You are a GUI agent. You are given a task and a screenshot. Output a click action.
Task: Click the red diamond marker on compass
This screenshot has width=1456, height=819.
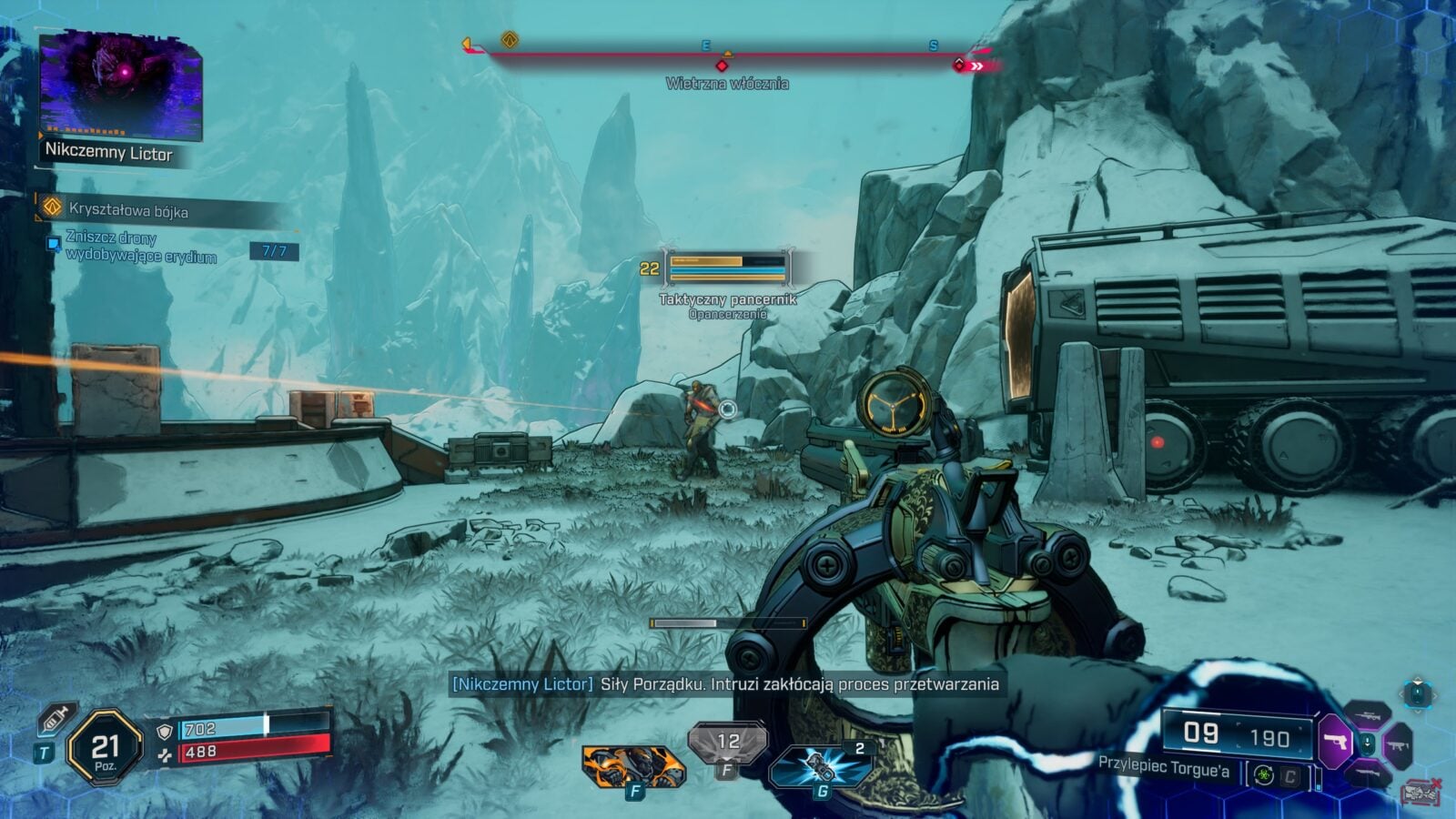pyautogui.click(x=722, y=66)
